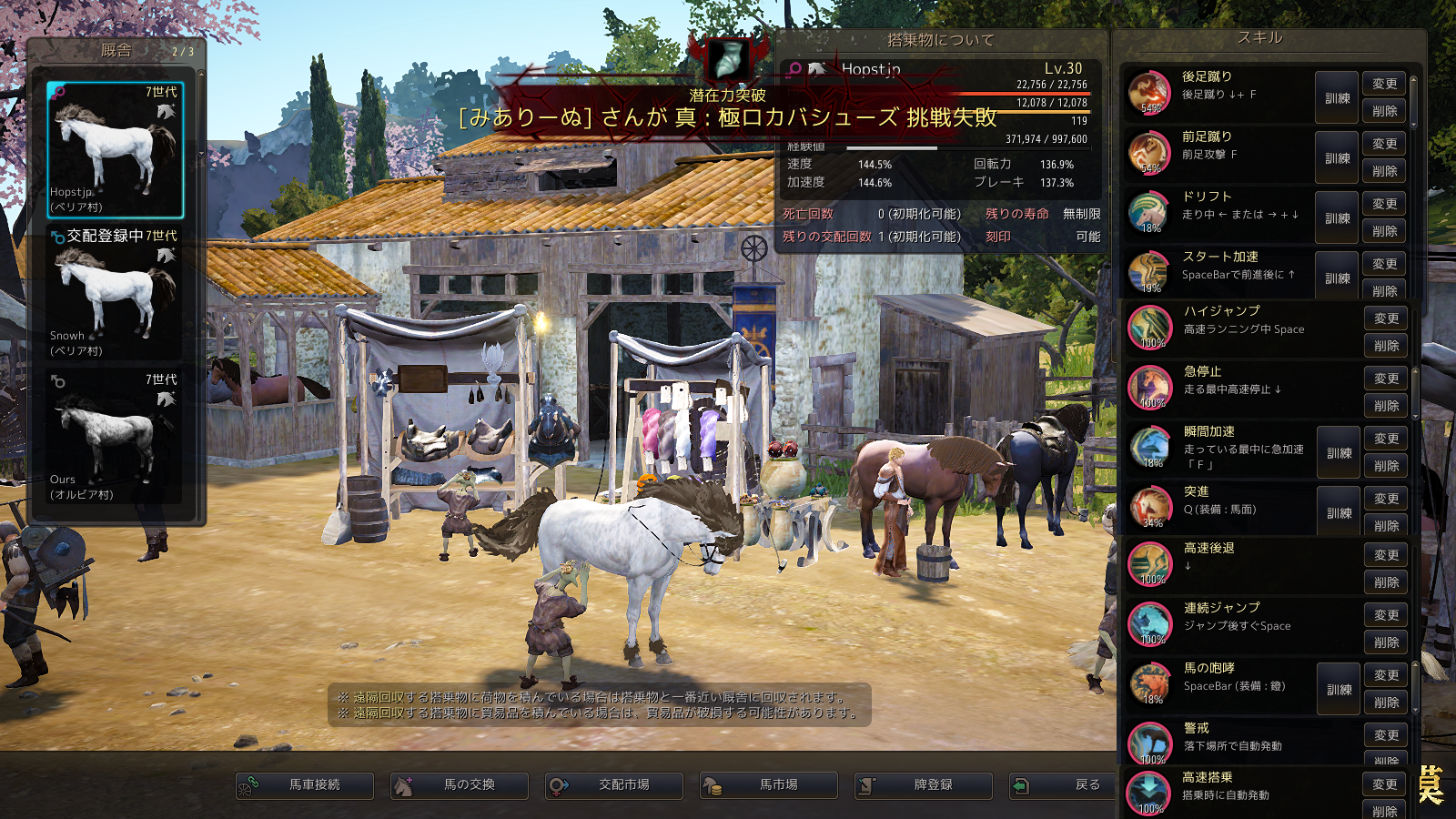
Task: Open the 馬の交換 horse exchange
Action: pos(460,784)
